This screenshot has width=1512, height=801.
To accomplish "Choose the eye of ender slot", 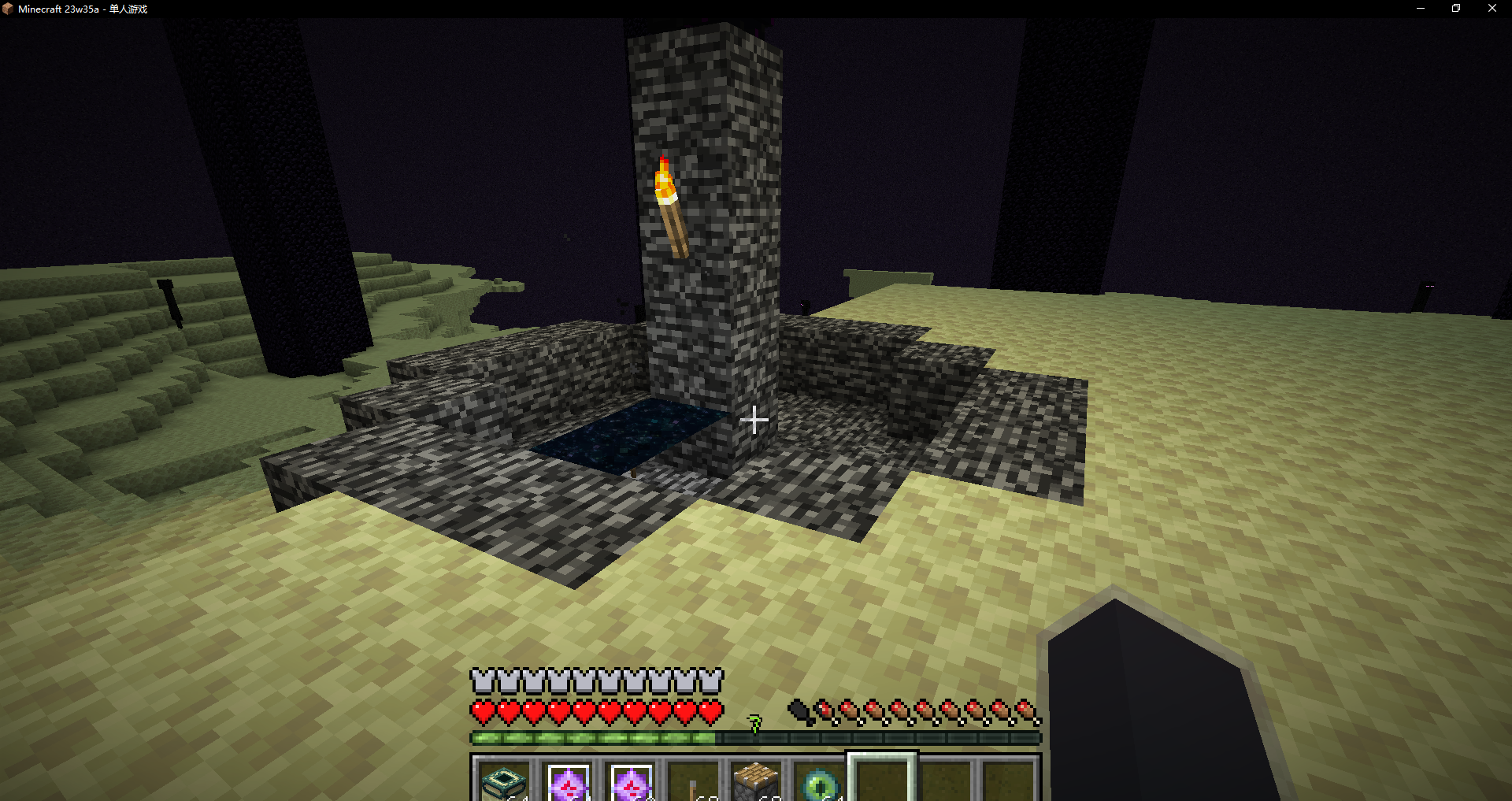I will tap(819, 781).
